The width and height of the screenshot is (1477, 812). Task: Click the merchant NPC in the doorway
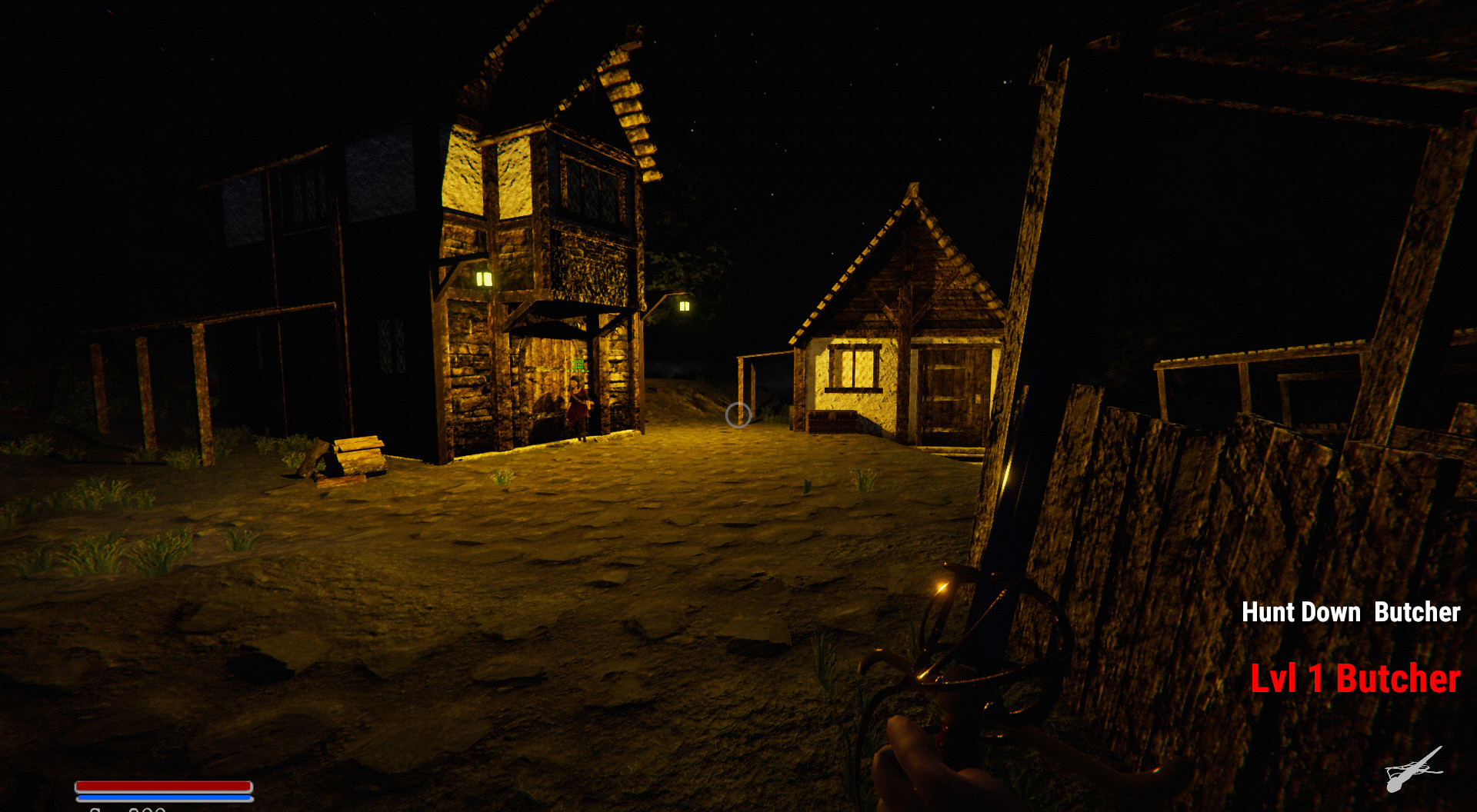[578, 404]
